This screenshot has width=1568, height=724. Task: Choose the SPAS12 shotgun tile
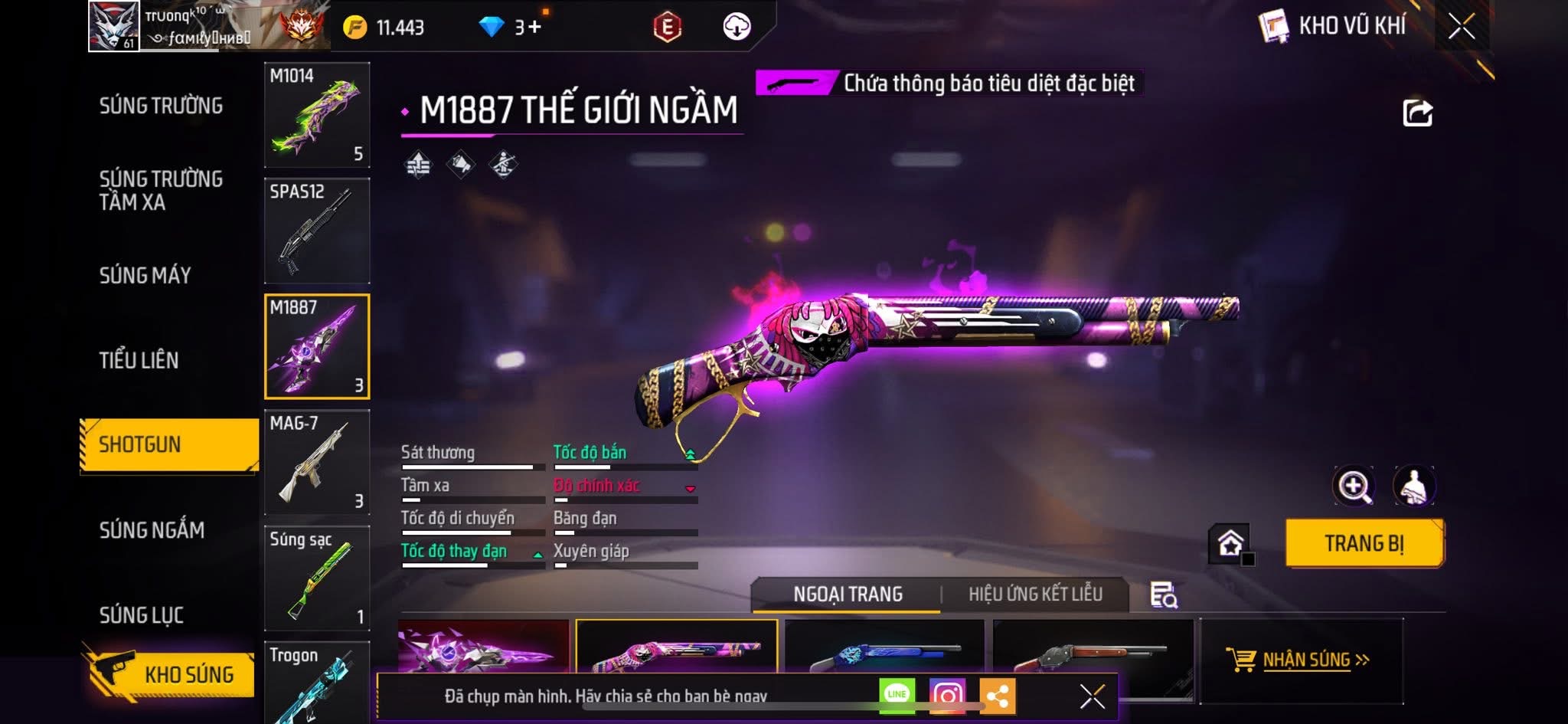click(x=317, y=231)
